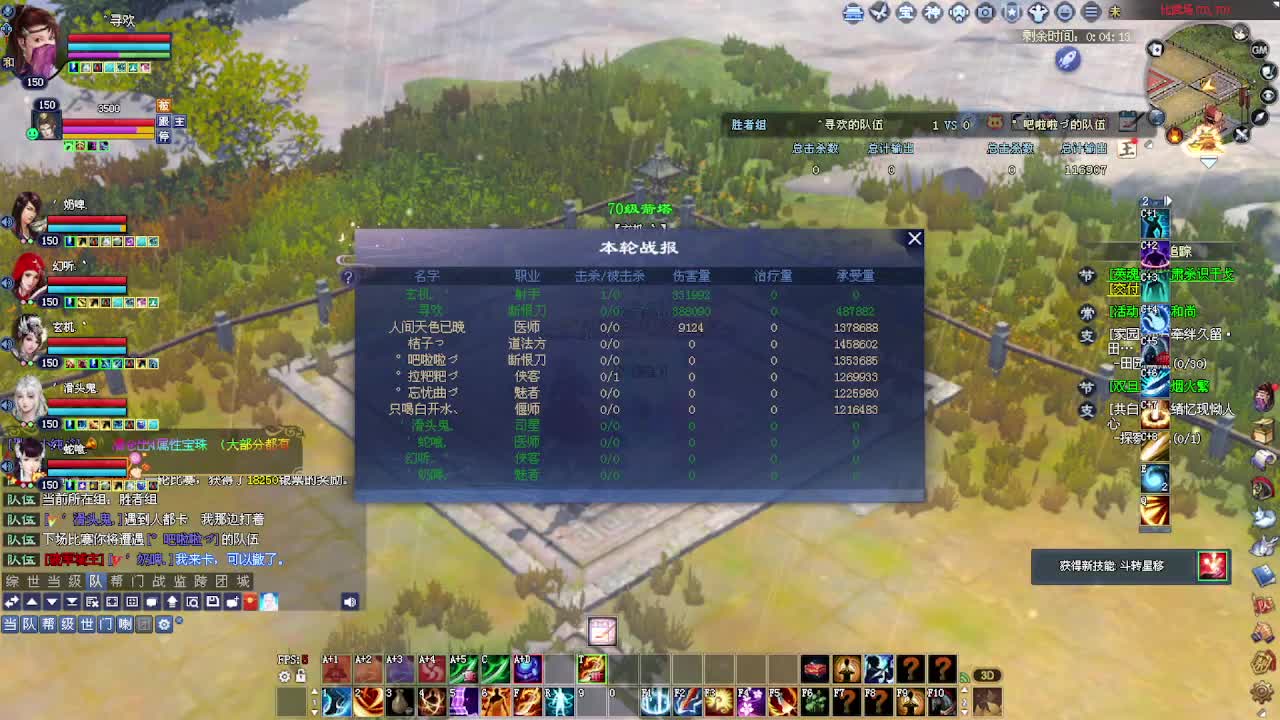Image resolution: width=1280 pixels, height=720 pixels.
Task: Click the save (disk) icon in chat toolbar
Action: (213, 602)
